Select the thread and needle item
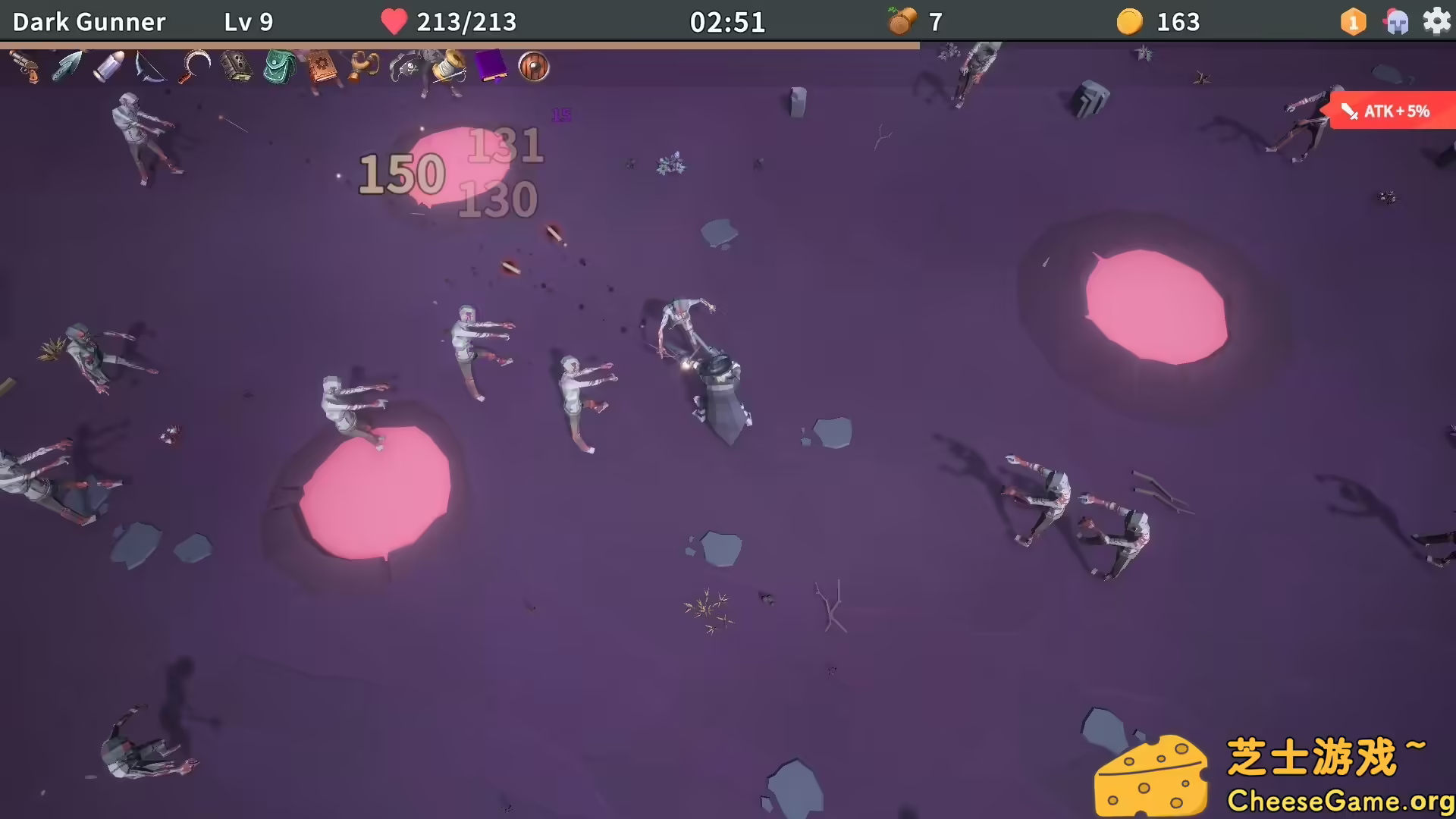This screenshot has width=1456, height=819. tap(449, 67)
